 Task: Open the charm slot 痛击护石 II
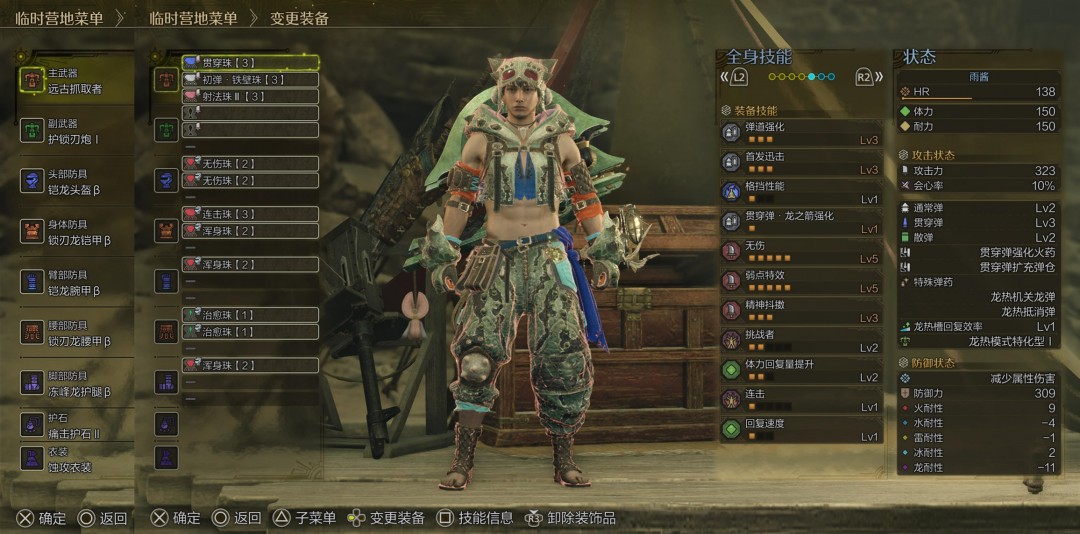click(x=75, y=424)
